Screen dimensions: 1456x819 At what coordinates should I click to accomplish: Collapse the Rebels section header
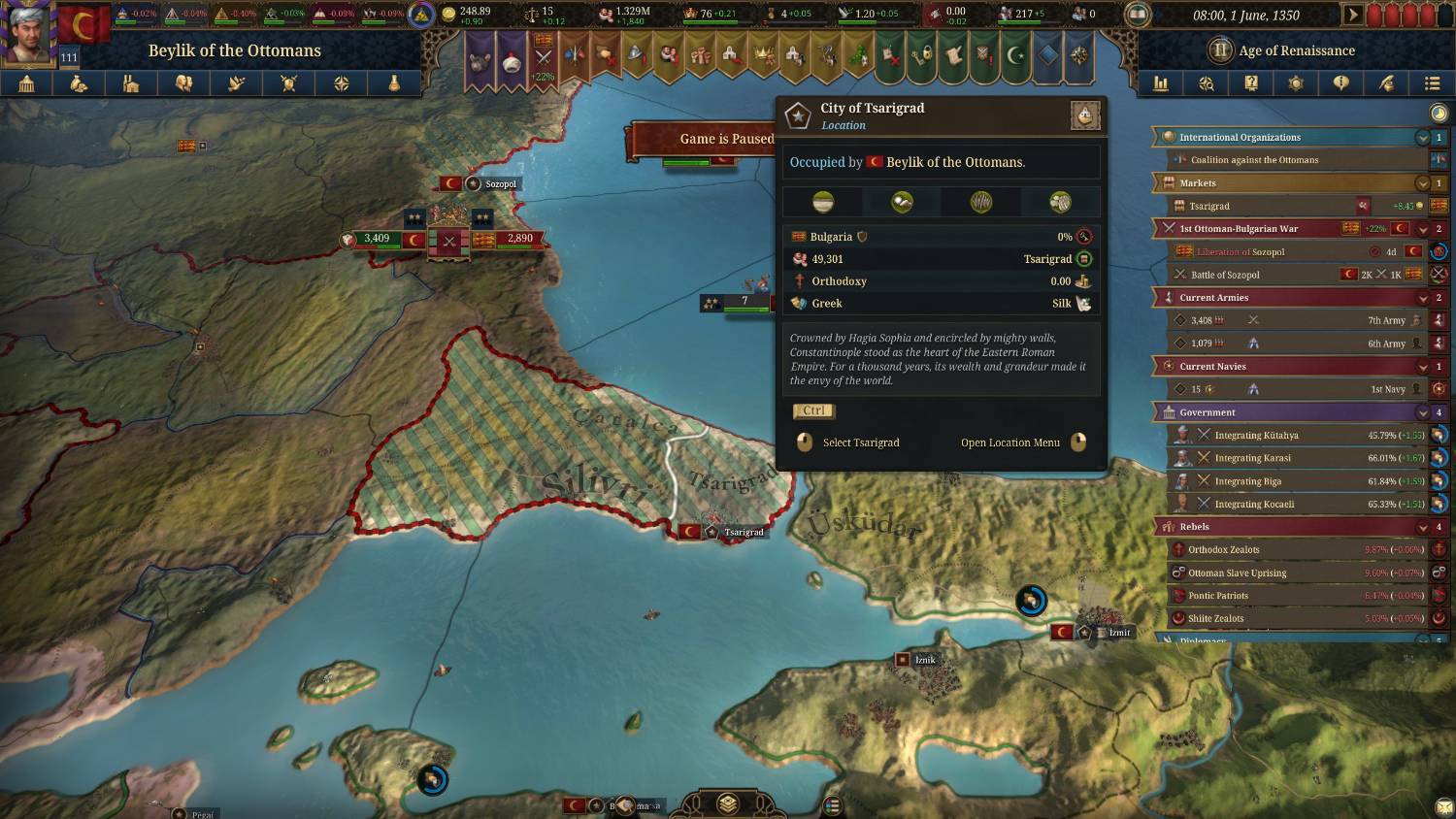(x=1422, y=527)
